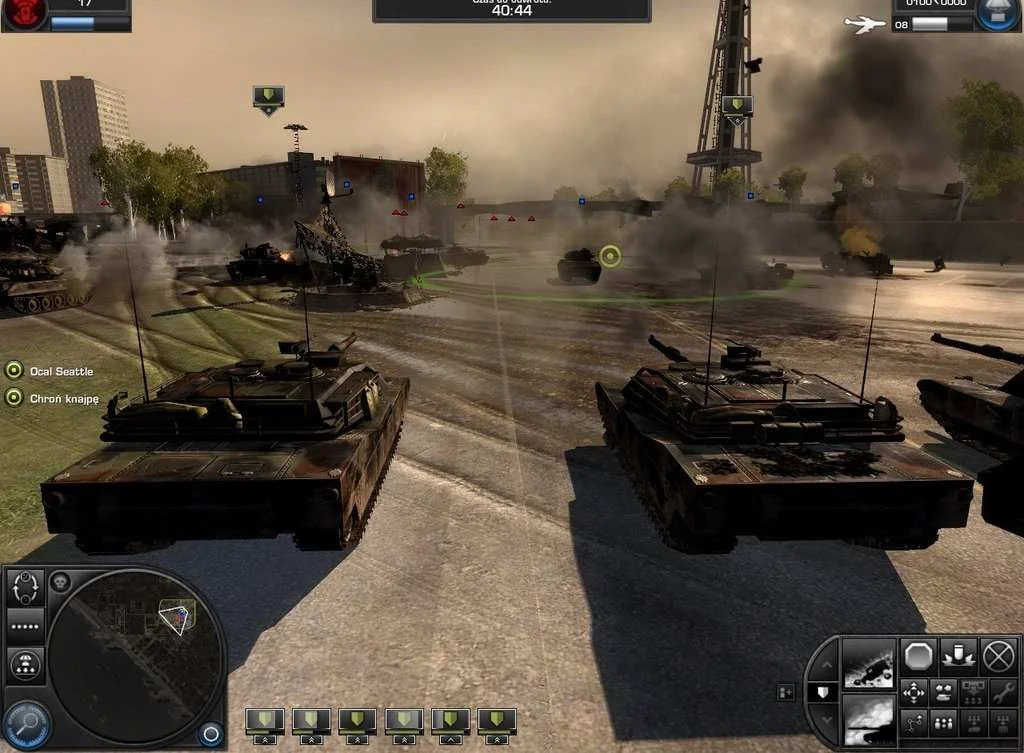Use the shell special ability button
The height and width of the screenshot is (753, 1024).
click(x=958, y=656)
